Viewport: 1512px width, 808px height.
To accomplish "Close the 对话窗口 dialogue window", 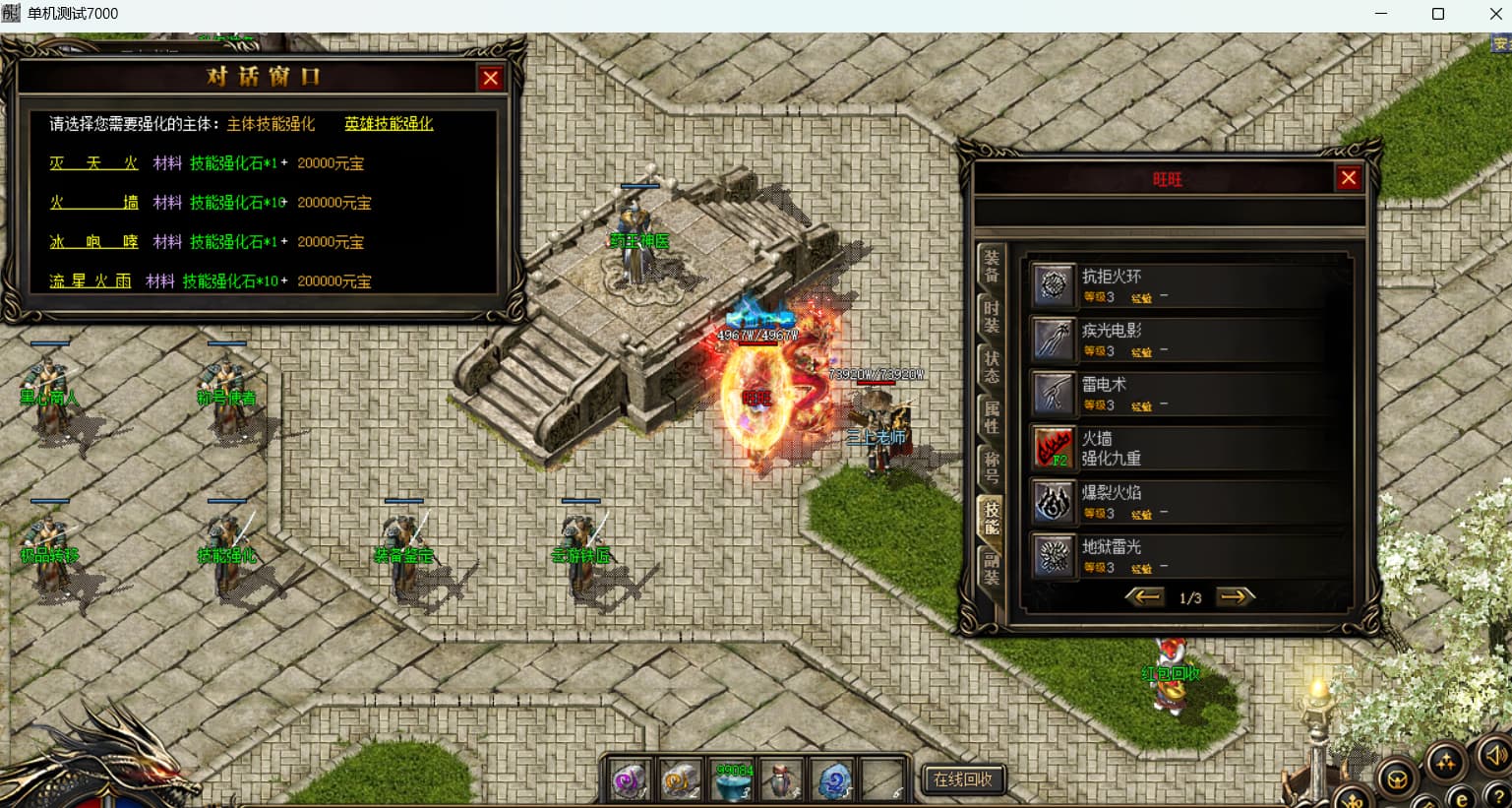I will click(x=490, y=79).
